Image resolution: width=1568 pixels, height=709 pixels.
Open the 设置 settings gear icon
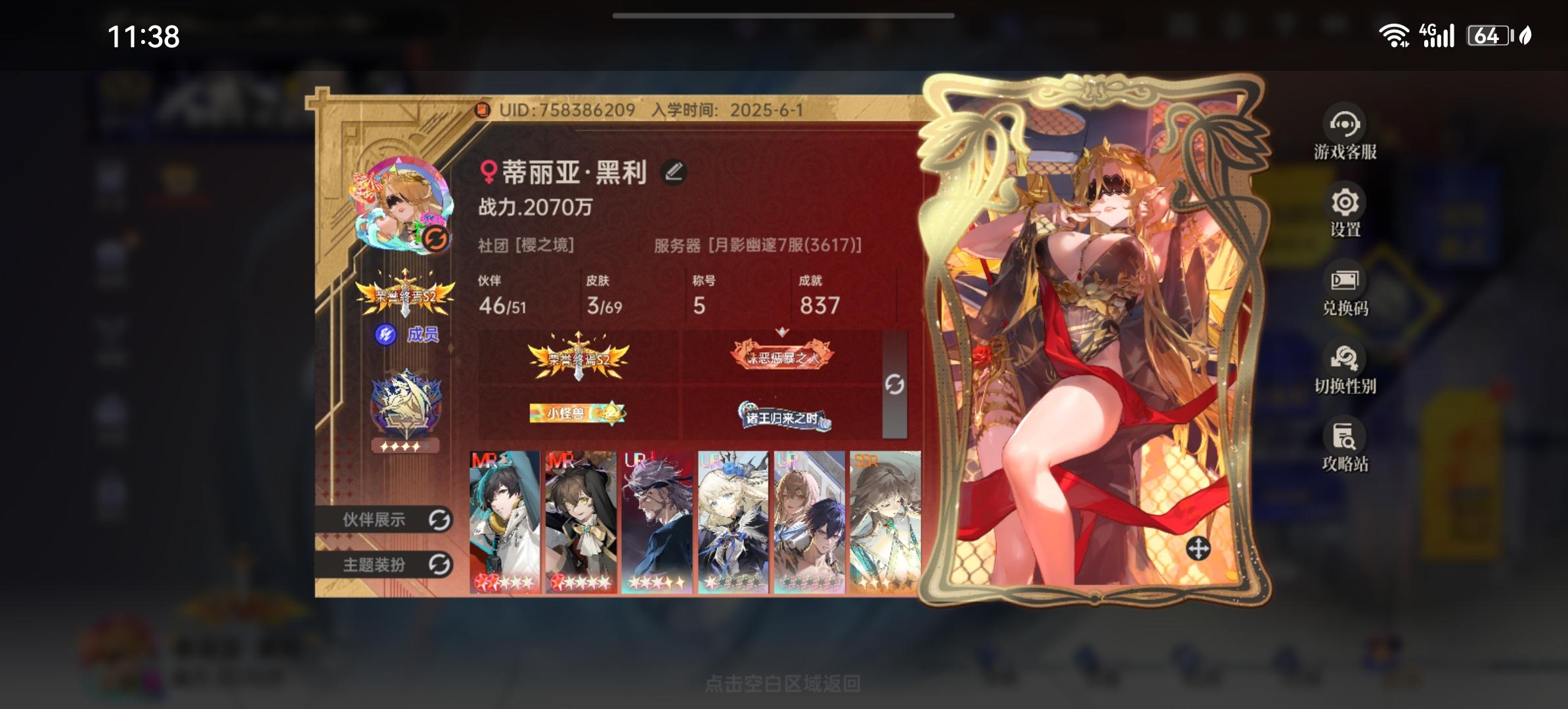1345,204
